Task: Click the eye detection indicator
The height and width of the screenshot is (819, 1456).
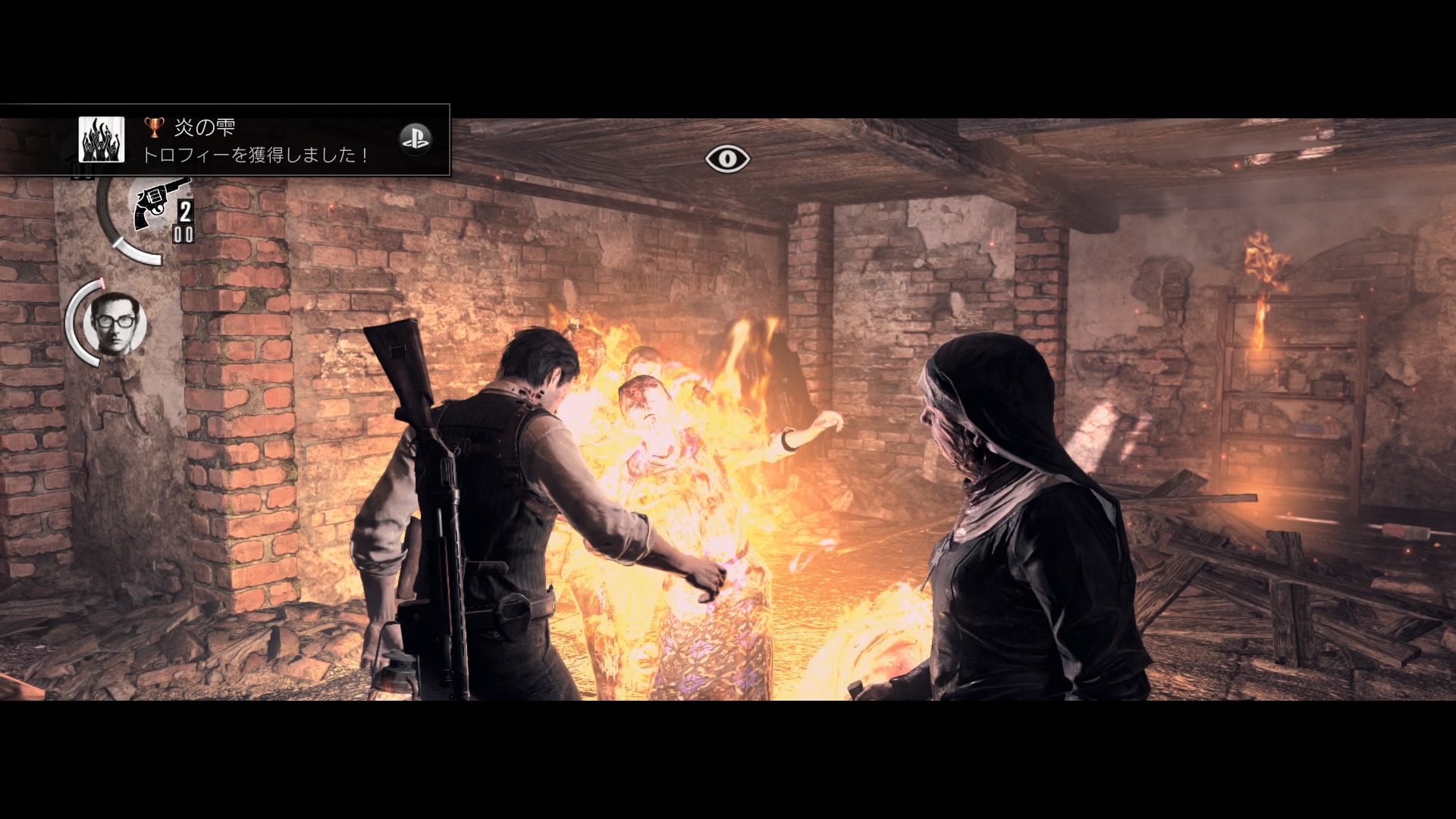Action: pyautogui.click(x=727, y=158)
